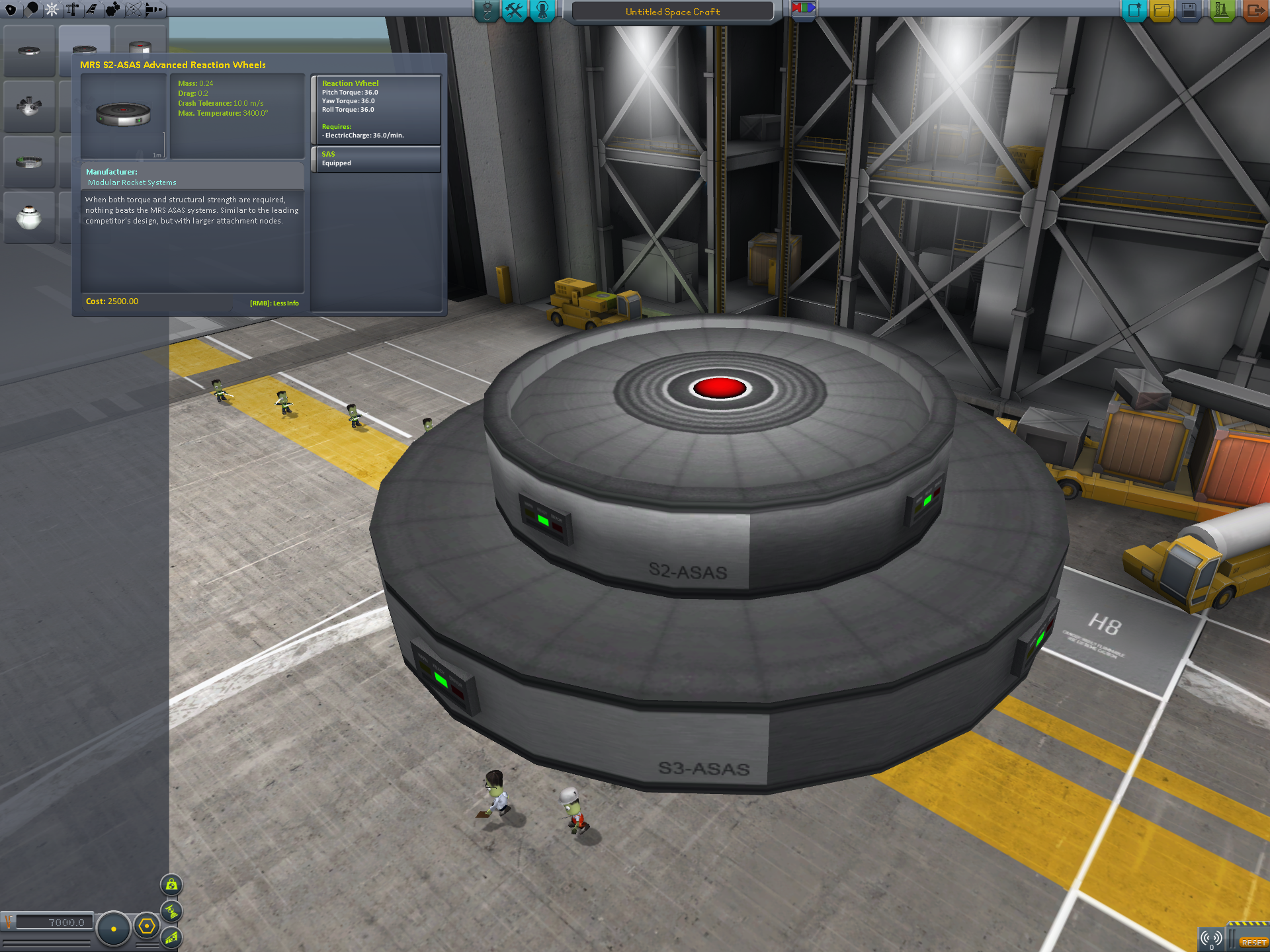Open the Propulsion parts category
1270x952 pixels.
pos(31,9)
